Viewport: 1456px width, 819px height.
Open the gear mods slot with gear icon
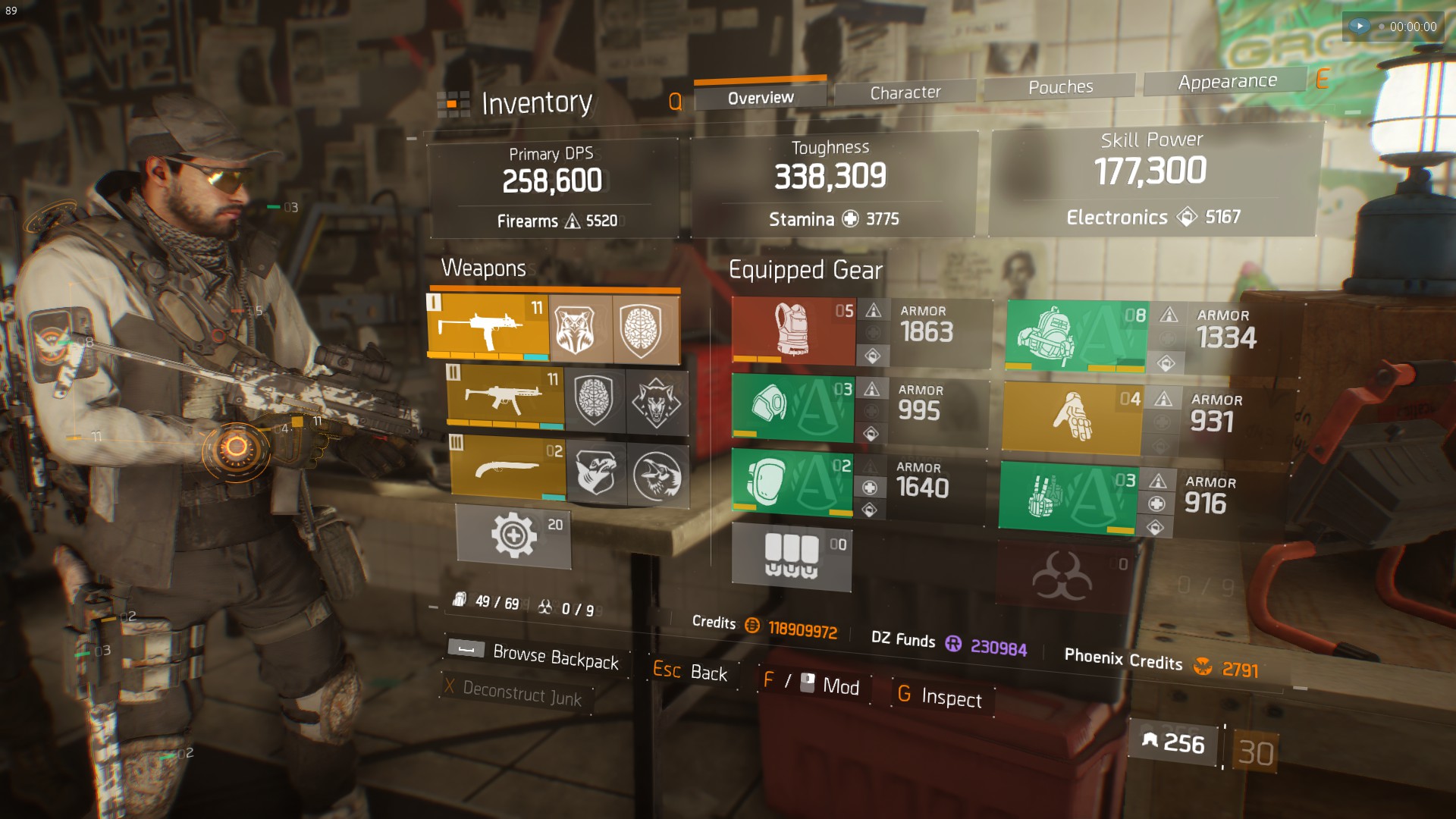[513, 536]
